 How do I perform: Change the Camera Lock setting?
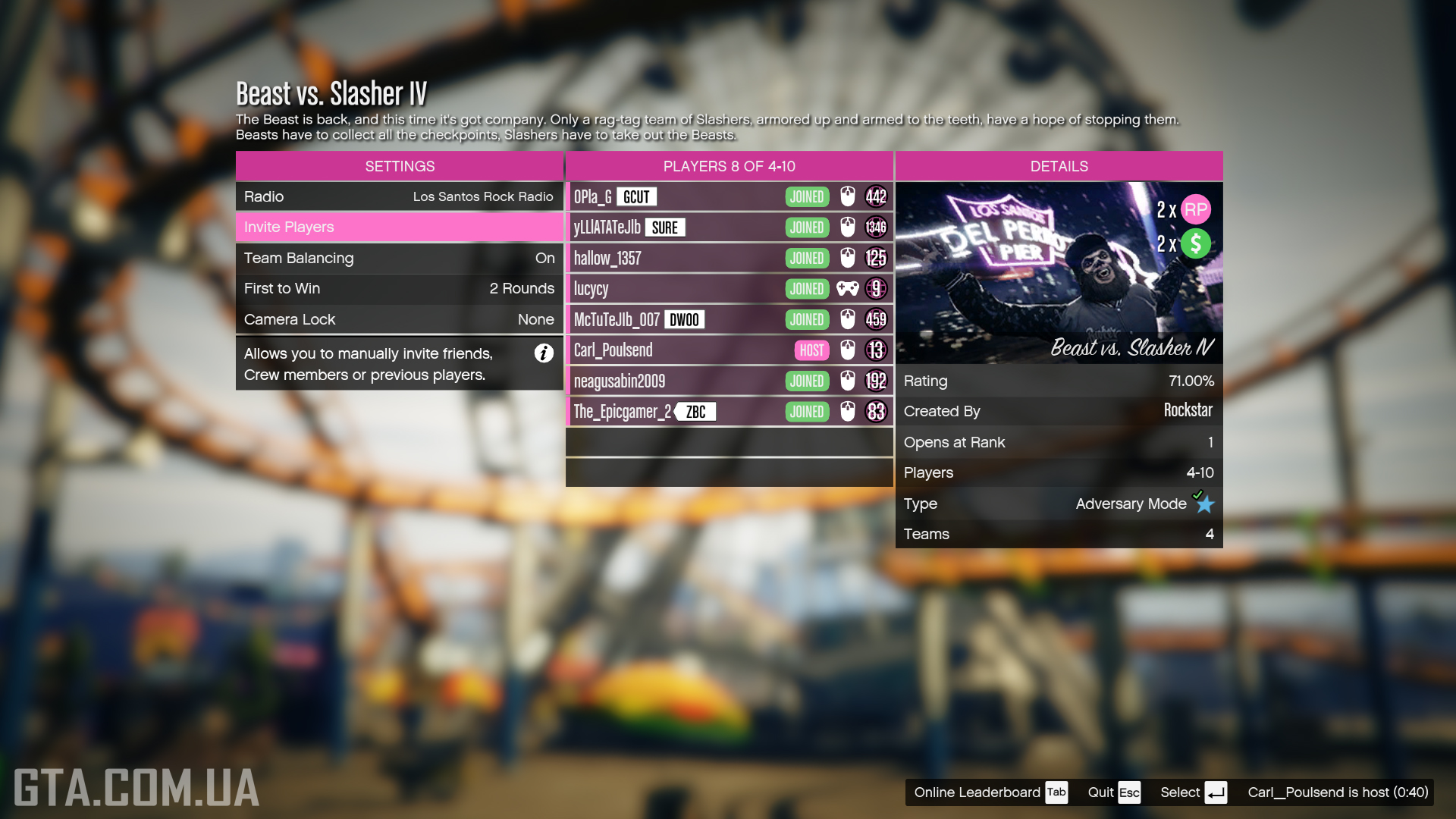(399, 319)
